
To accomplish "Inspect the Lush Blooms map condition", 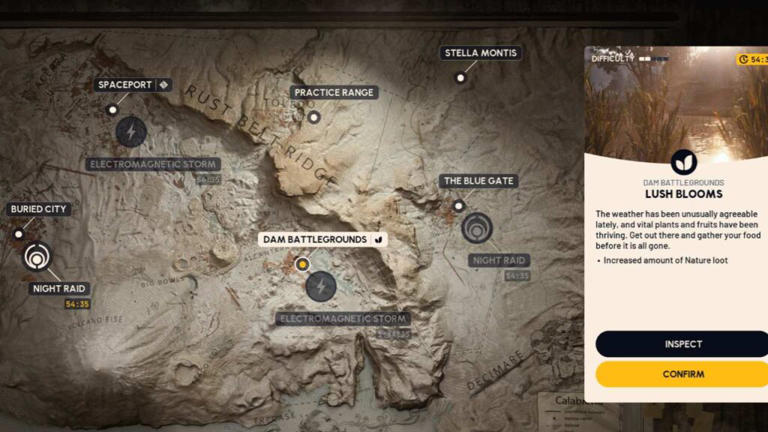I will click(x=683, y=344).
